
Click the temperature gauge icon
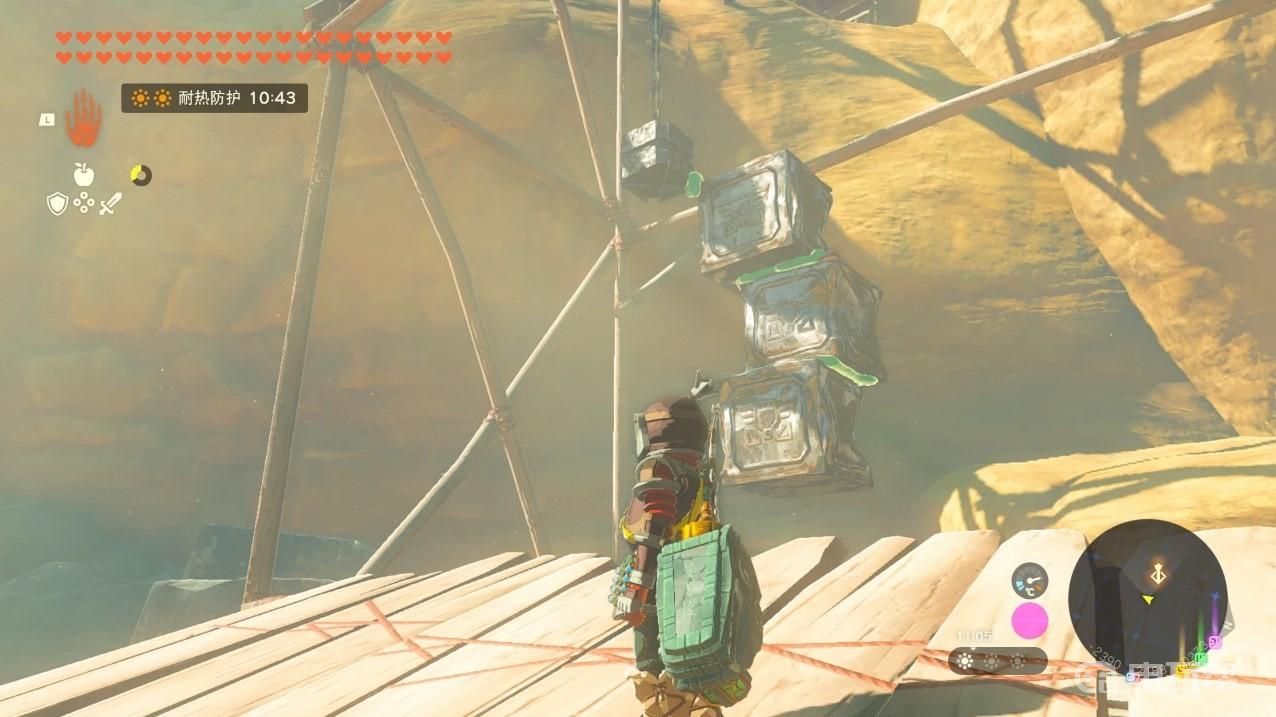coord(1029,581)
